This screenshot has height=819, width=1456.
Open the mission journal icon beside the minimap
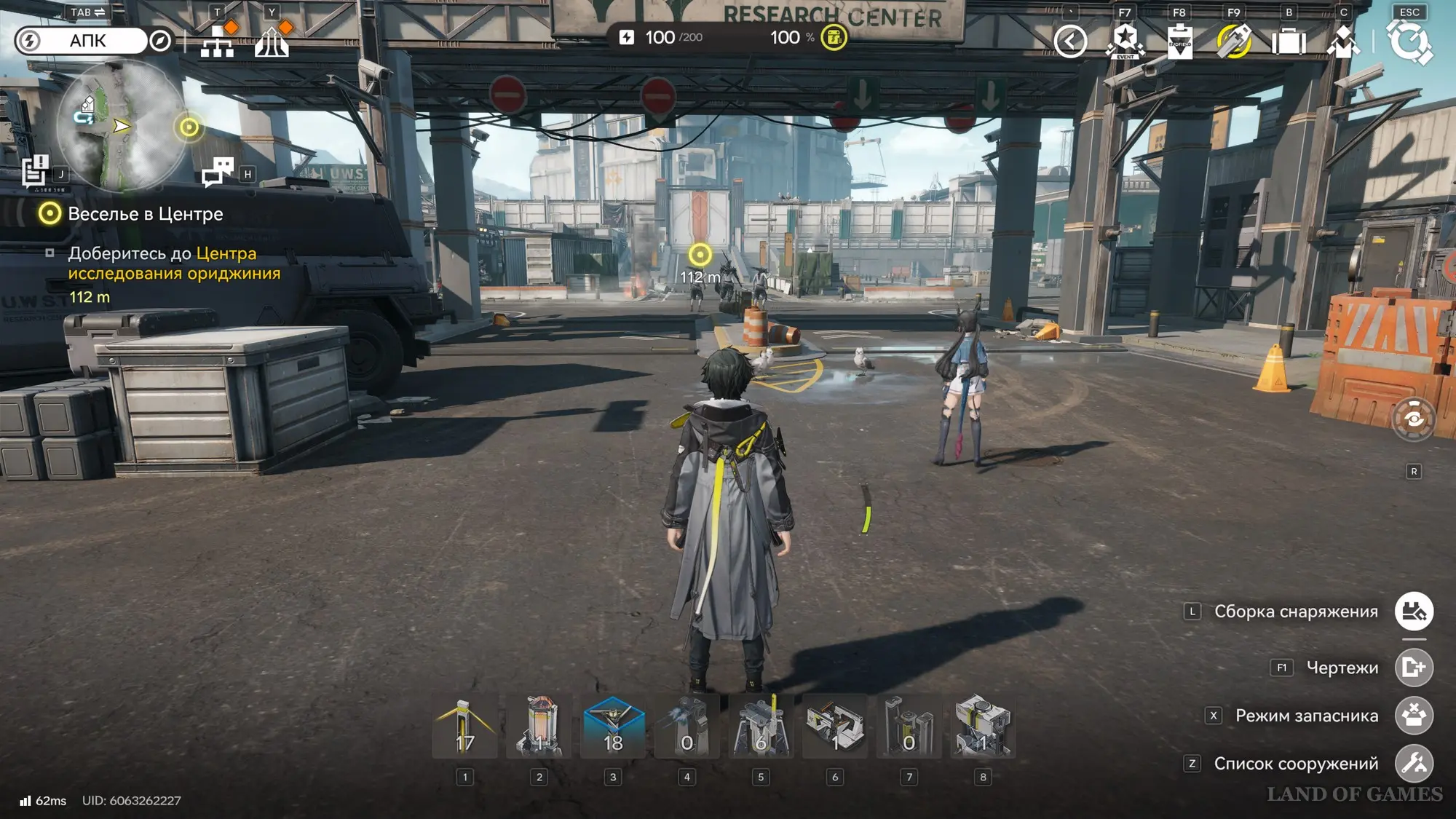(x=35, y=171)
